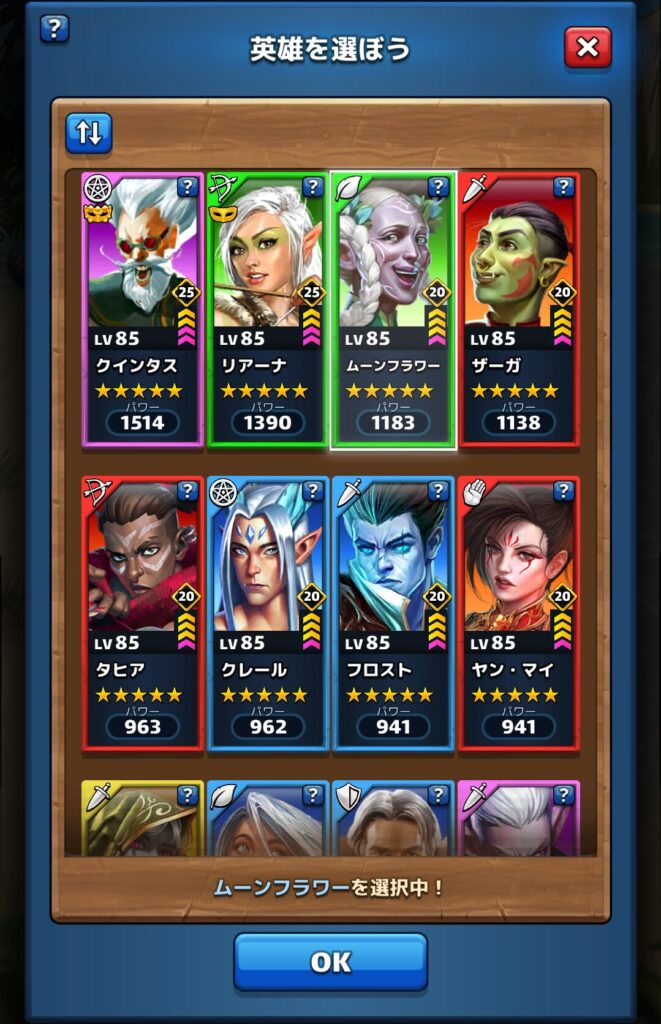Pick the フロスト hero card

(393, 614)
